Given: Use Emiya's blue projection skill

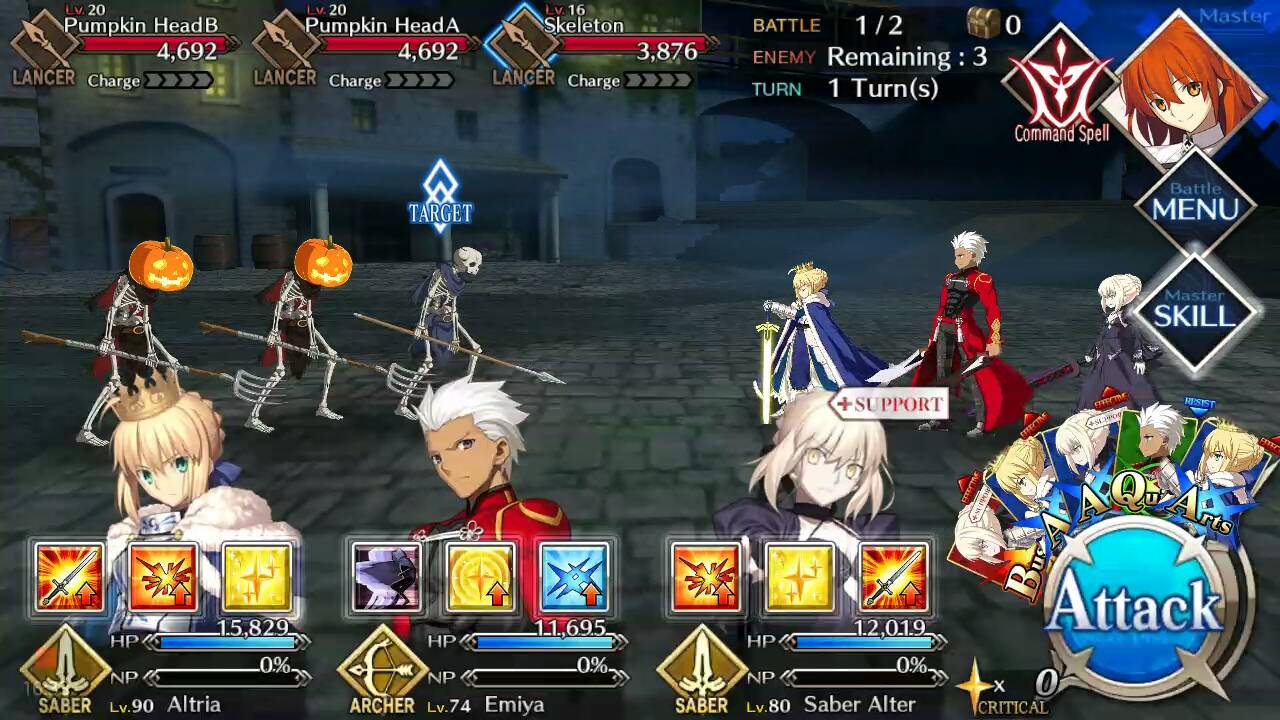Looking at the screenshot, I should click(x=575, y=577).
